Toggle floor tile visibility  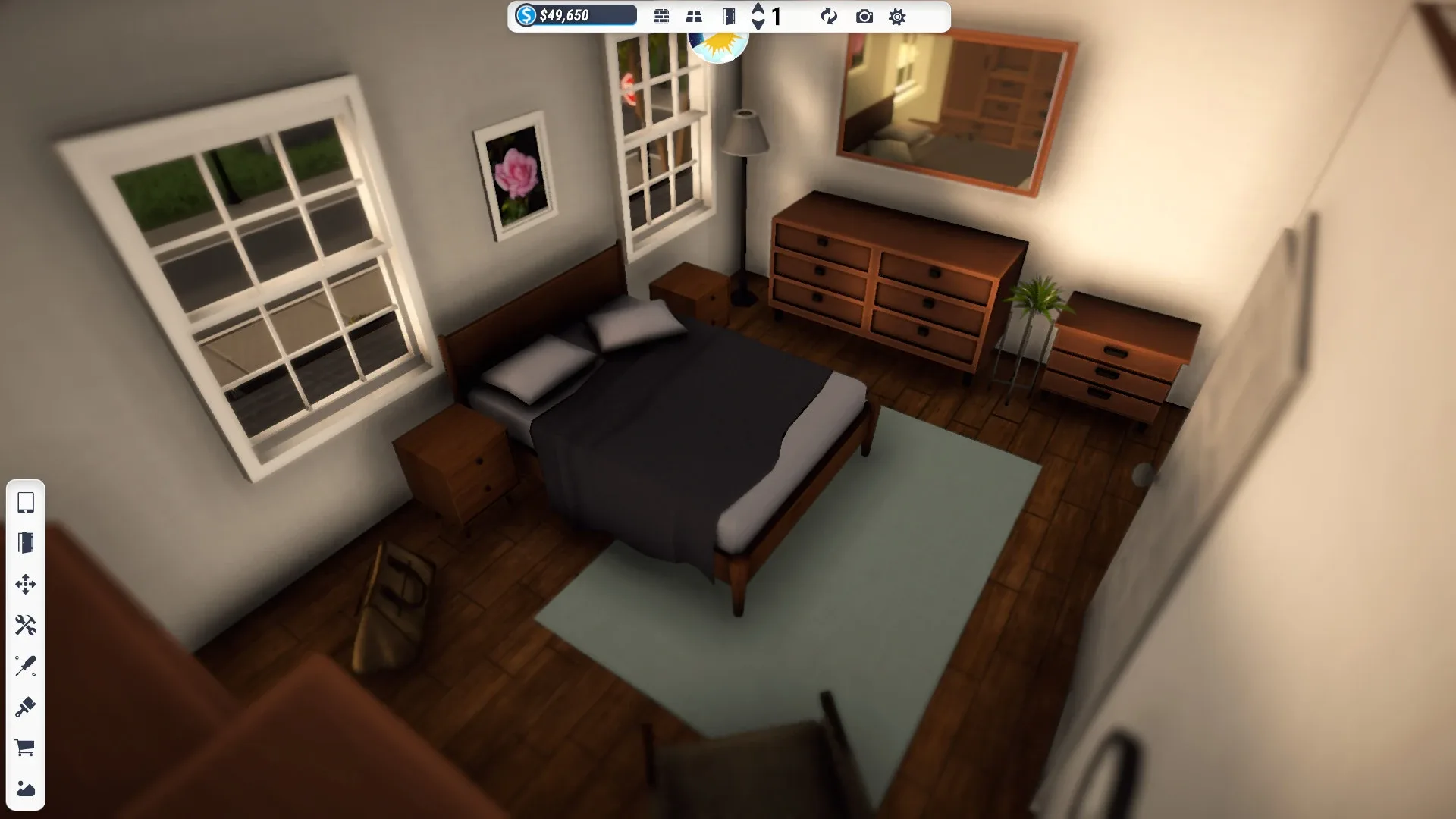[x=694, y=16]
